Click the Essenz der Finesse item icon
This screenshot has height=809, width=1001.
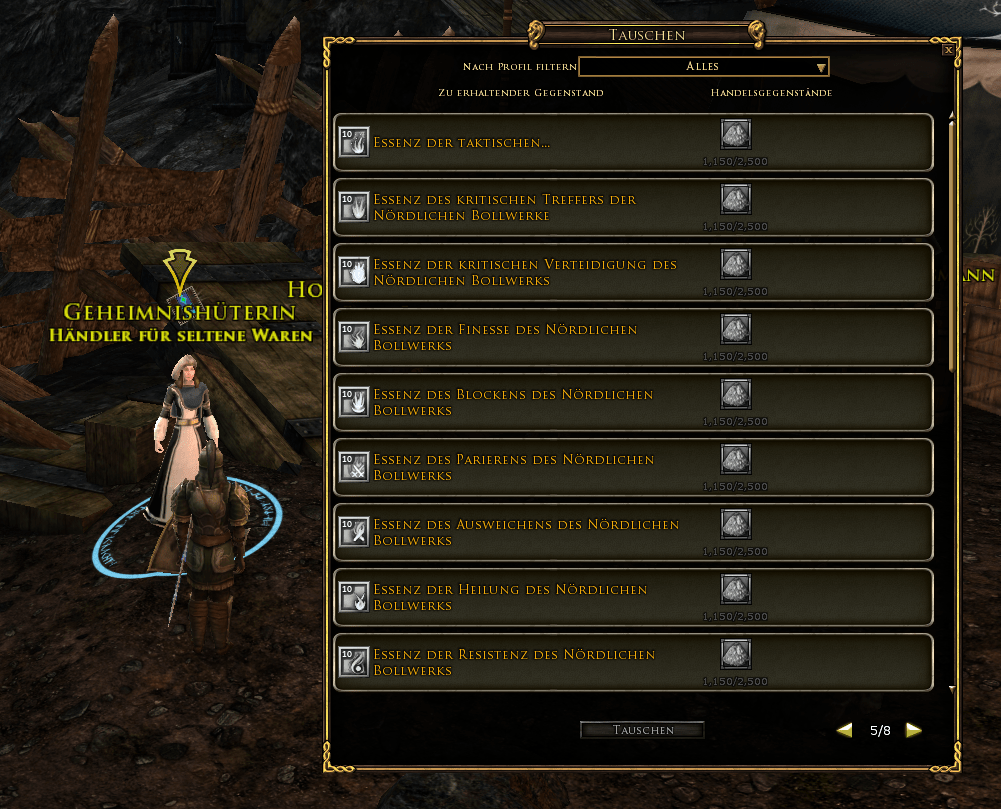point(354,337)
